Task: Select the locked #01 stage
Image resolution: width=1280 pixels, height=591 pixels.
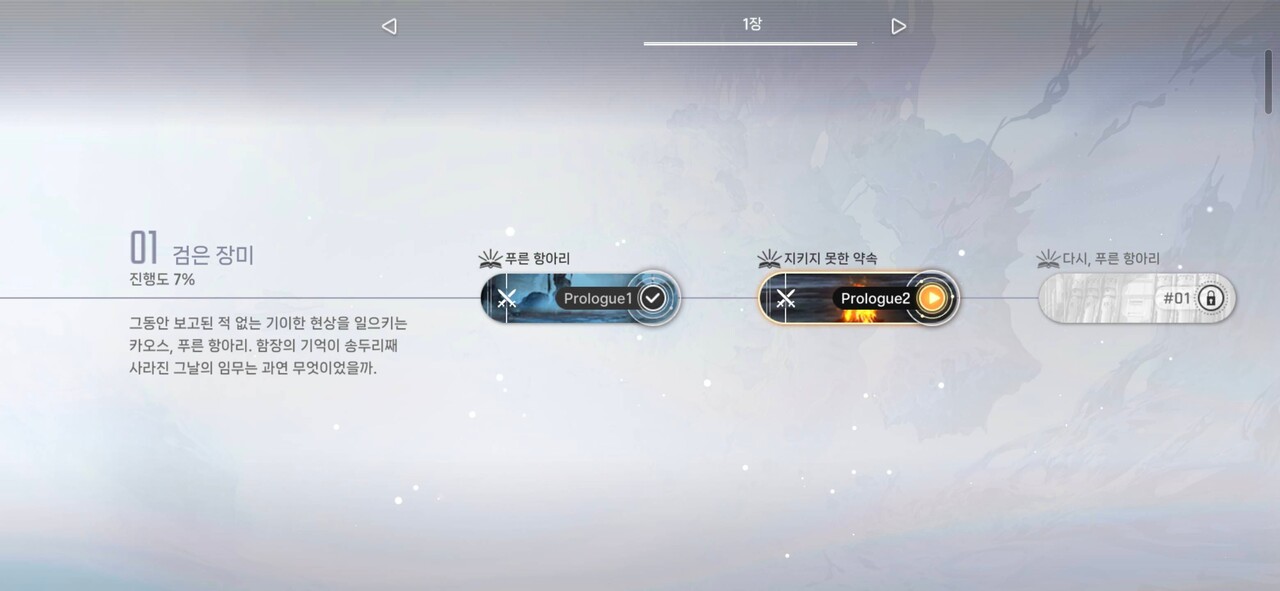Action: (x=1137, y=298)
